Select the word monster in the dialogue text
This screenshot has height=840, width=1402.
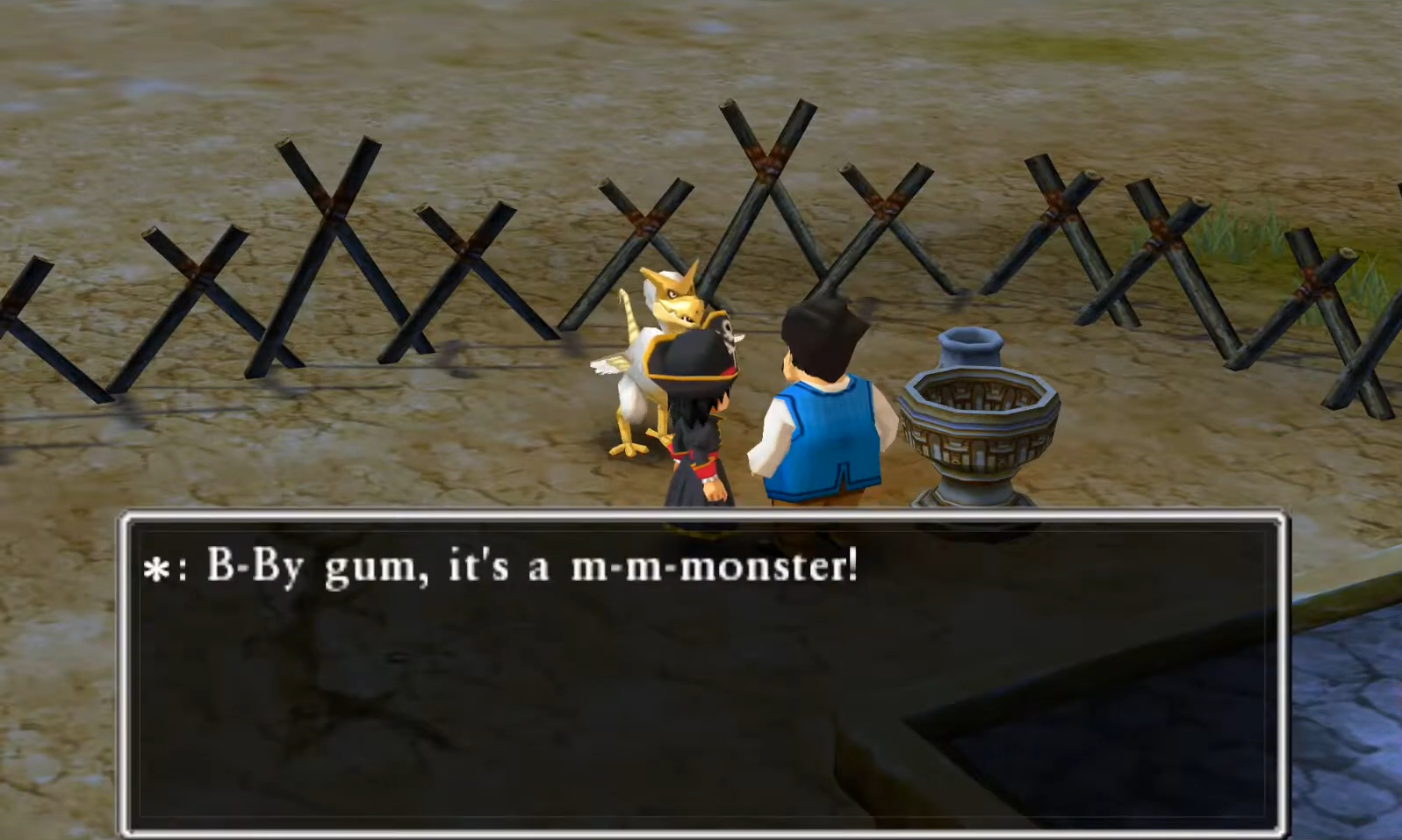point(773,567)
